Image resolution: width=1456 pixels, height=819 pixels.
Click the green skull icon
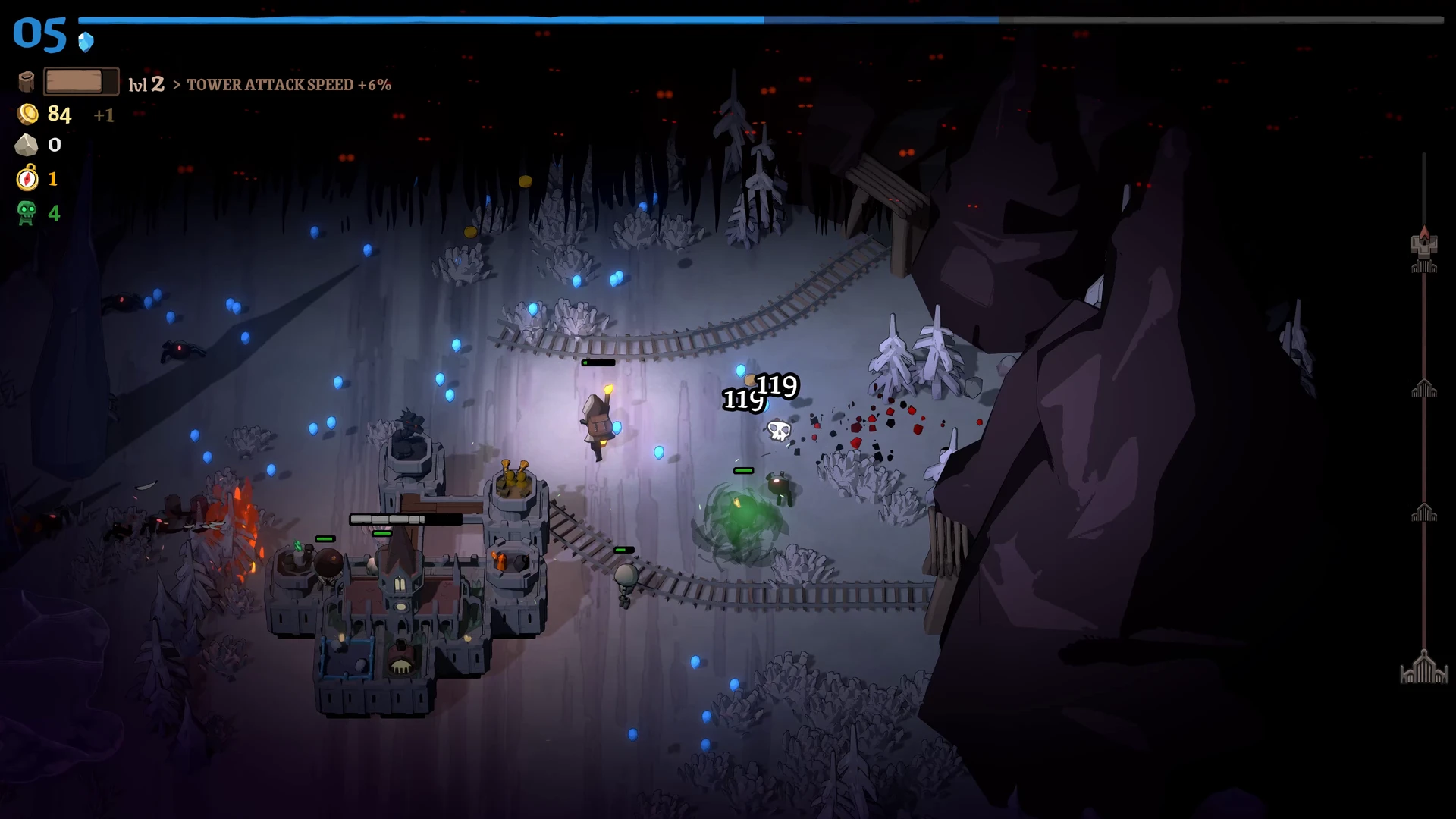pyautogui.click(x=27, y=213)
